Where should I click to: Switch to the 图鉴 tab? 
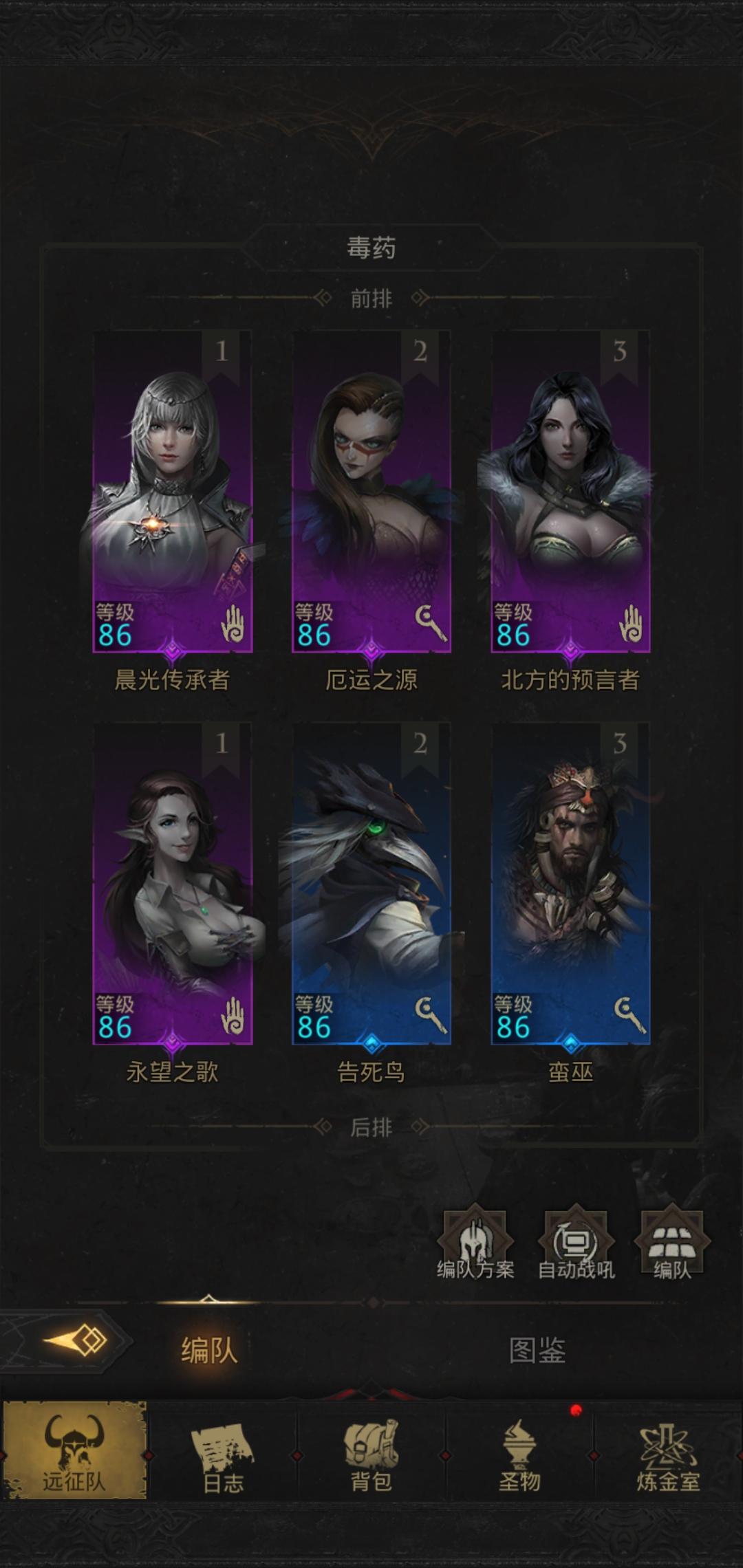pos(537,1351)
